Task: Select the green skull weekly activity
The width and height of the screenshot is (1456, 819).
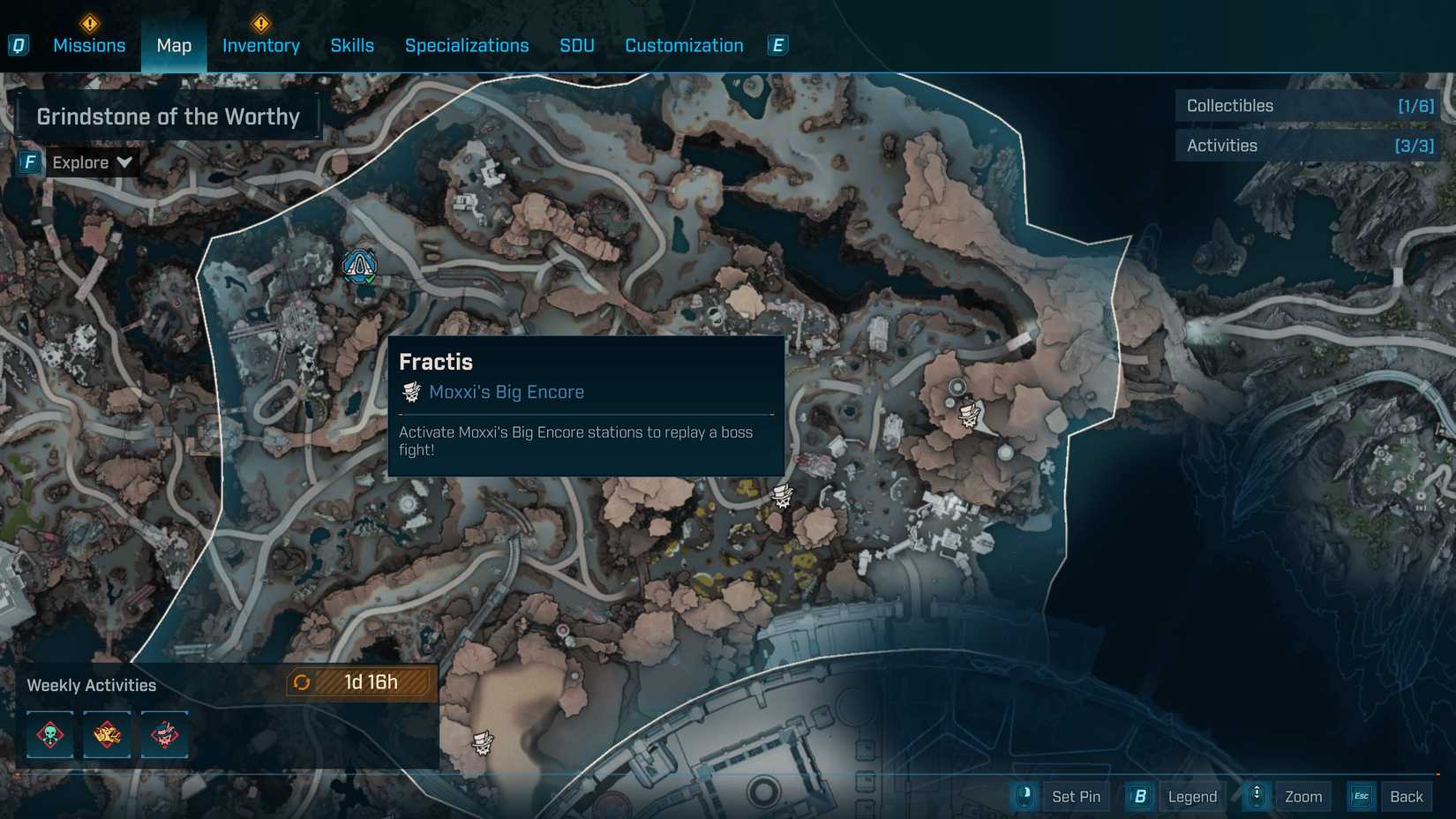Action: 50,734
